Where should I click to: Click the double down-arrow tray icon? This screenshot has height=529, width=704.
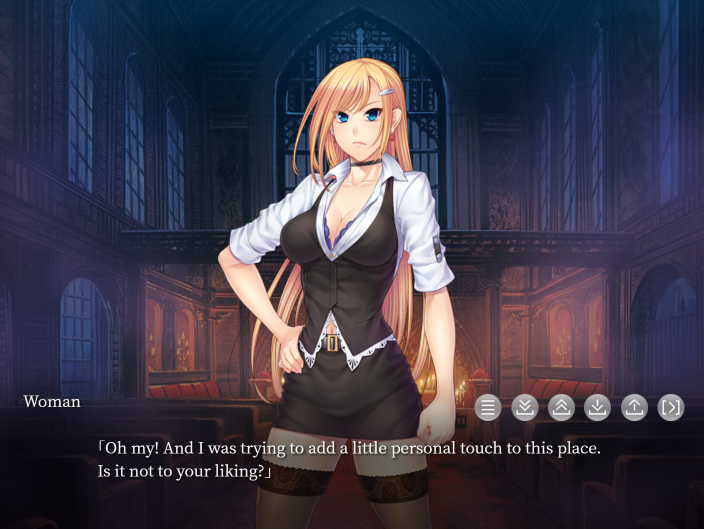click(525, 407)
